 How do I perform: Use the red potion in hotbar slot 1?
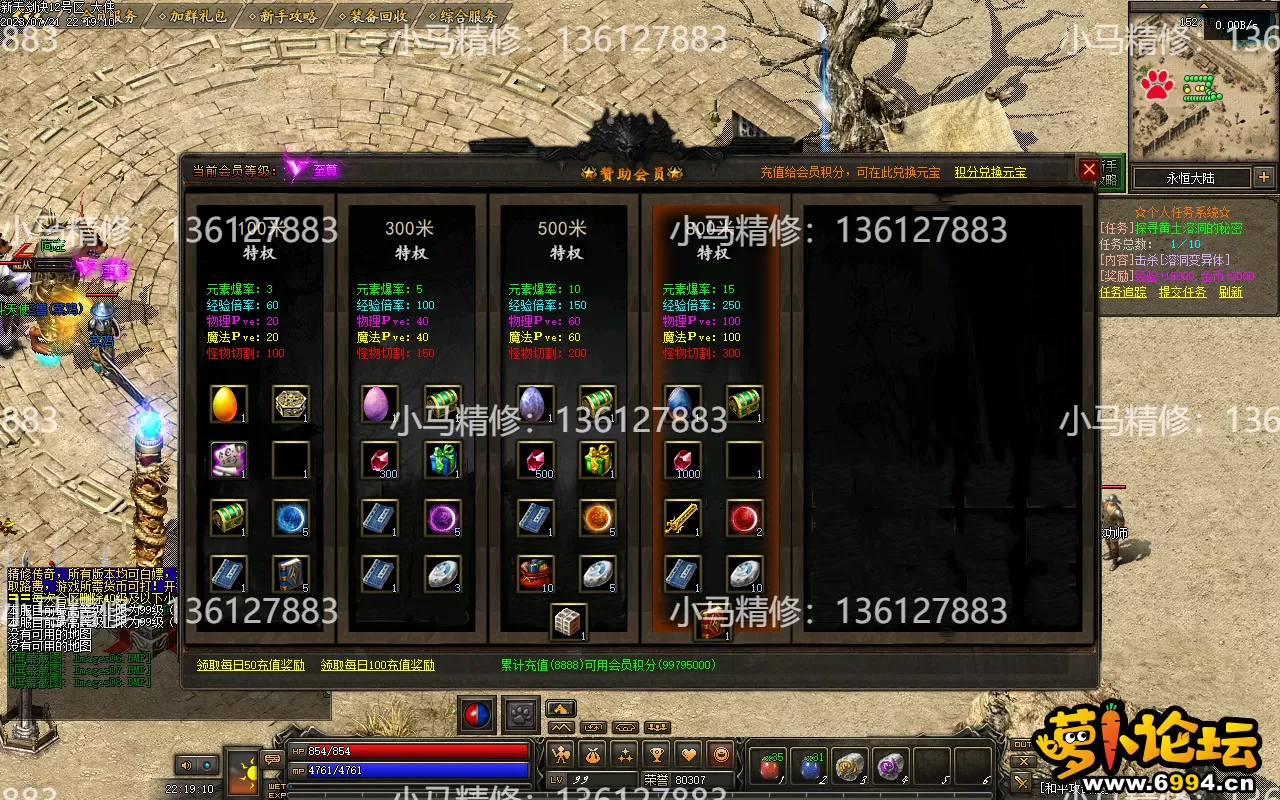click(x=770, y=767)
